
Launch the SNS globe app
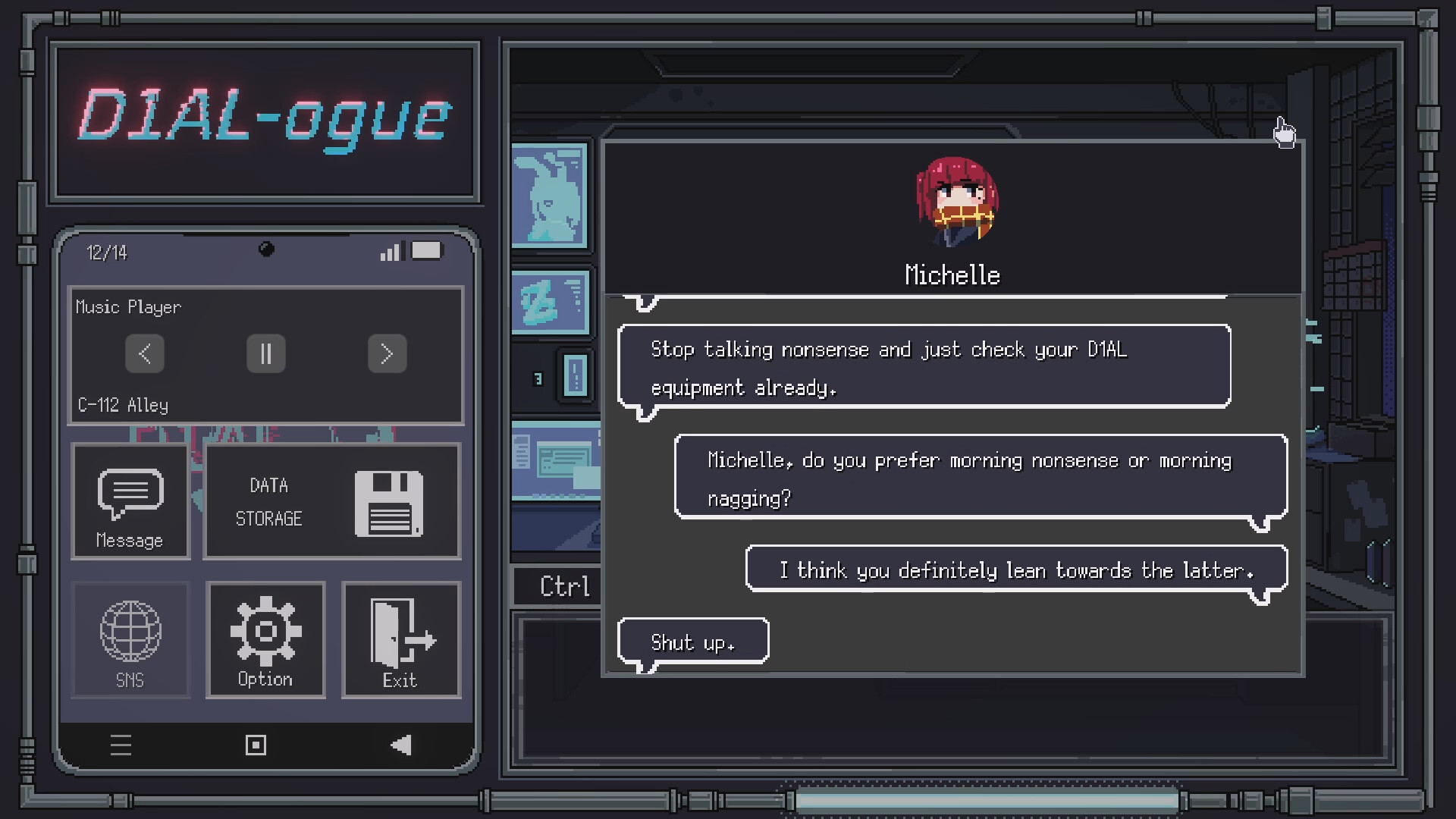pyautogui.click(x=130, y=639)
